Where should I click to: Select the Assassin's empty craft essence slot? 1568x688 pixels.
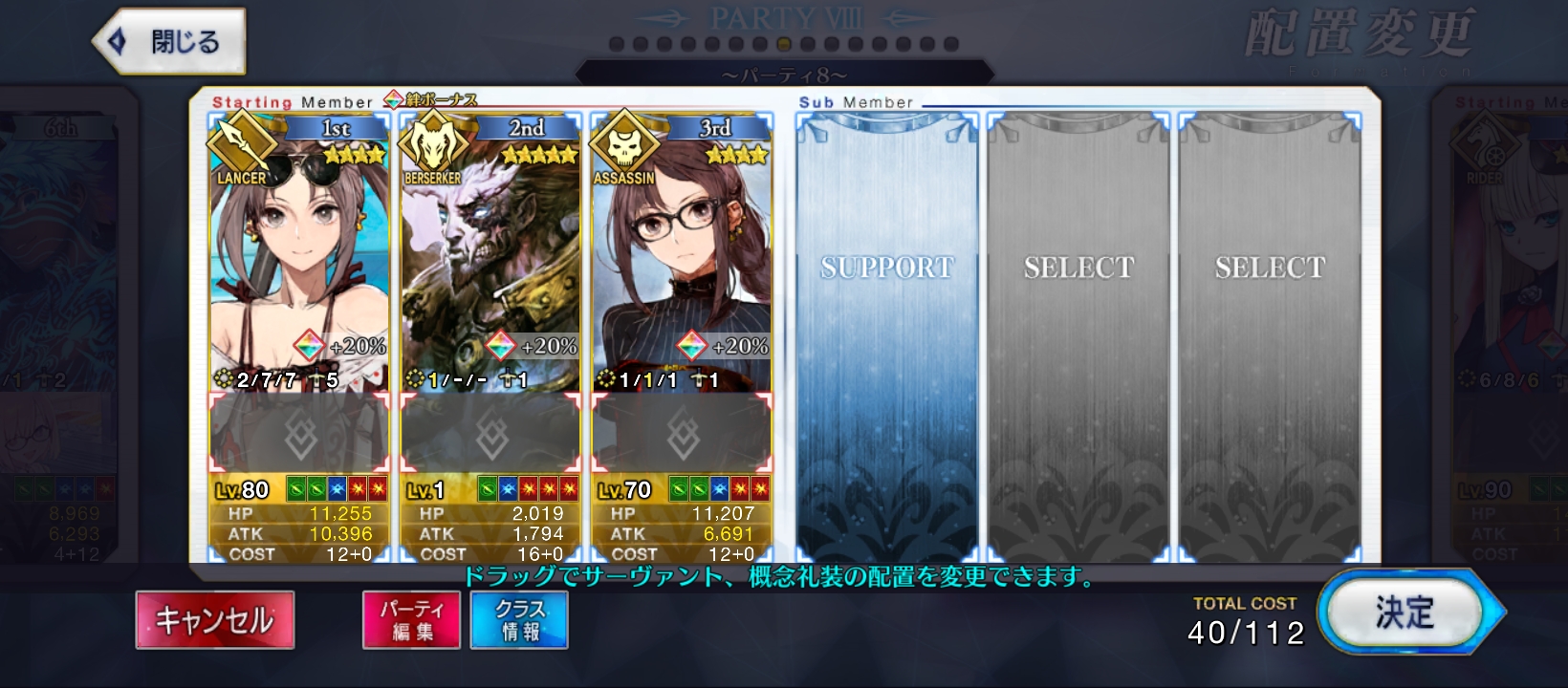pos(683,435)
